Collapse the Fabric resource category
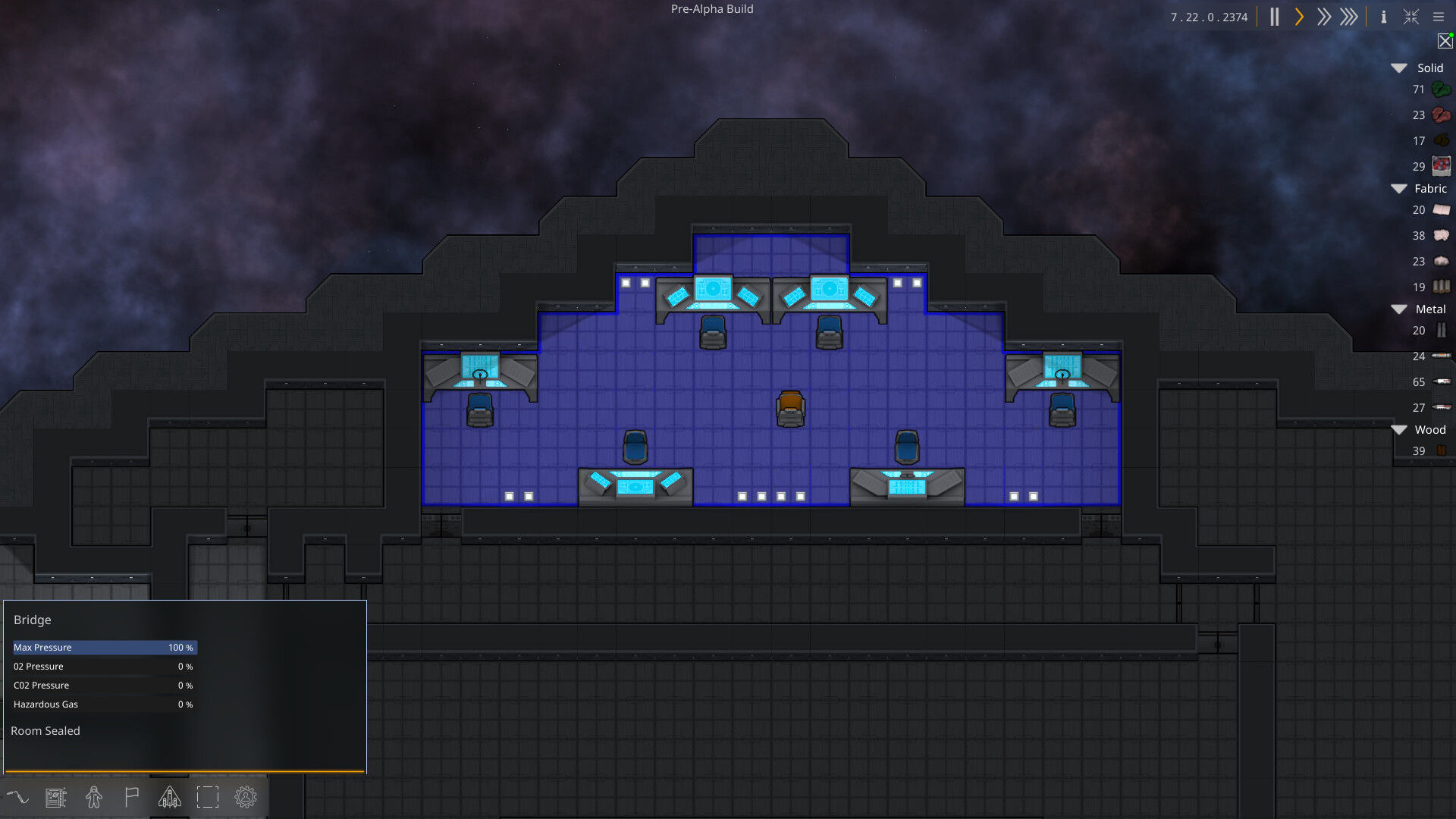The height and width of the screenshot is (819, 1456). pyautogui.click(x=1399, y=189)
